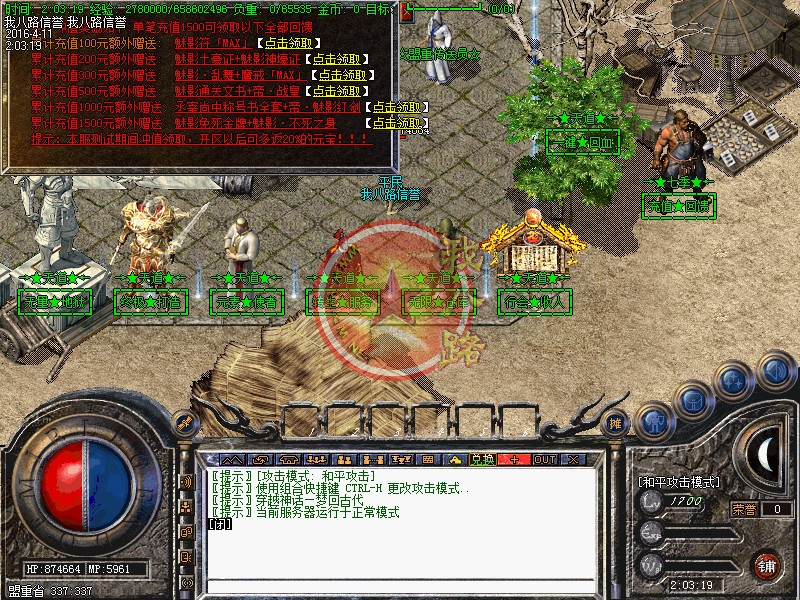The image size is (800, 600).
Task: Claim the 500 yuan recharge reward link
Action: click(x=323, y=92)
